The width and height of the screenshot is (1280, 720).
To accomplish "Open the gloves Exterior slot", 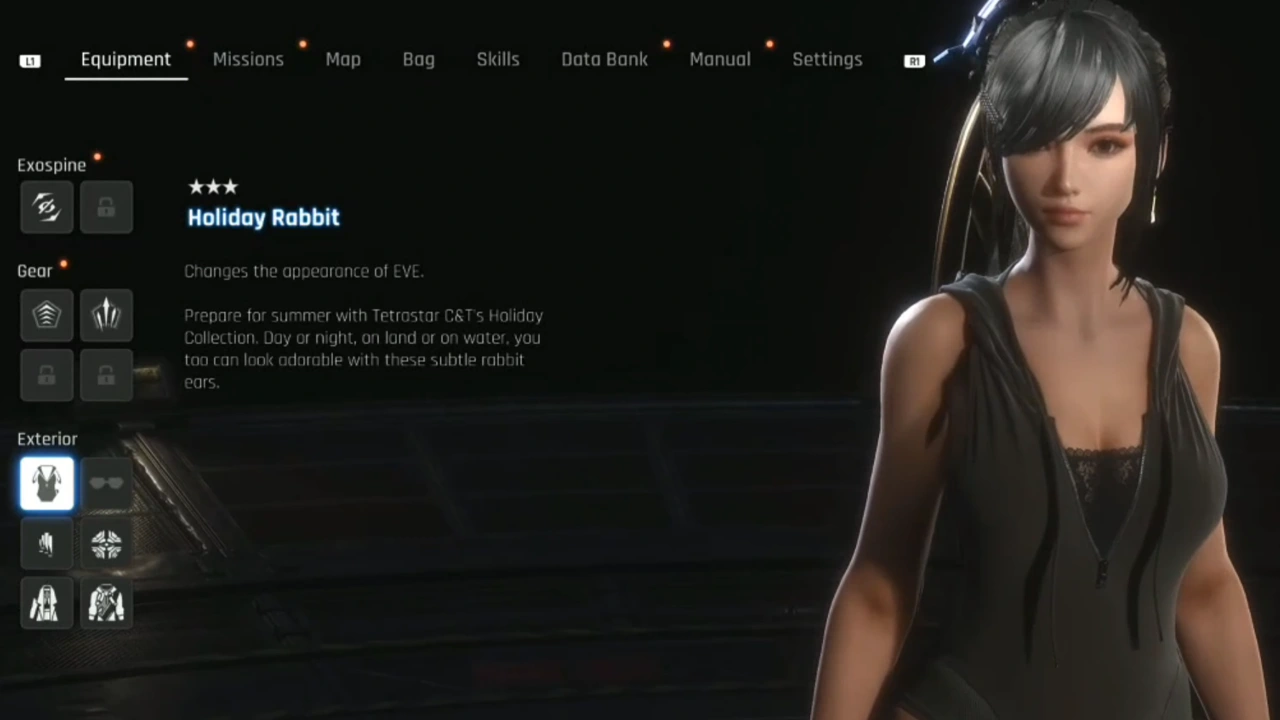I will point(46,543).
